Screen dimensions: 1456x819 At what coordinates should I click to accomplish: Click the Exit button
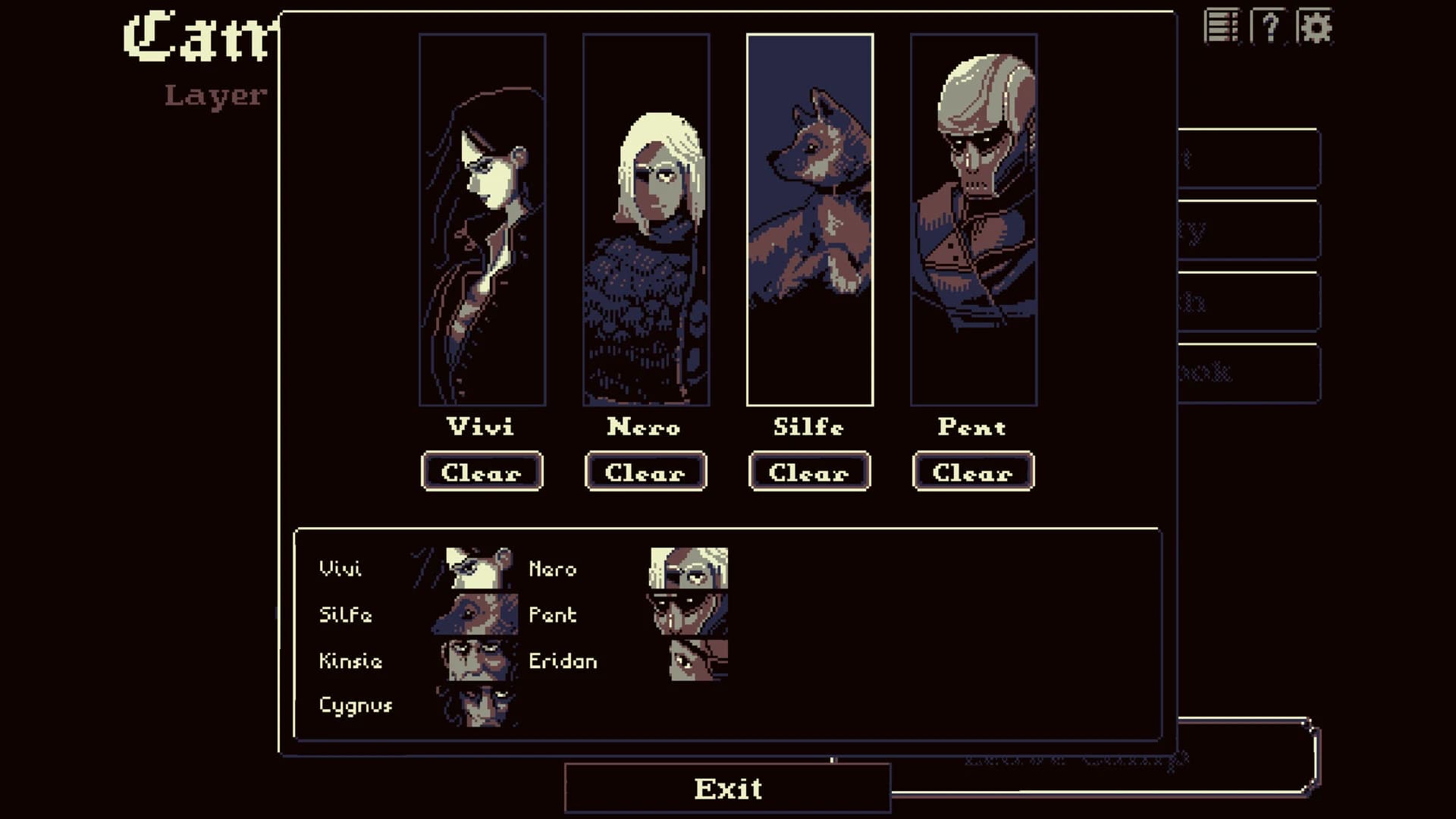pyautogui.click(x=727, y=787)
